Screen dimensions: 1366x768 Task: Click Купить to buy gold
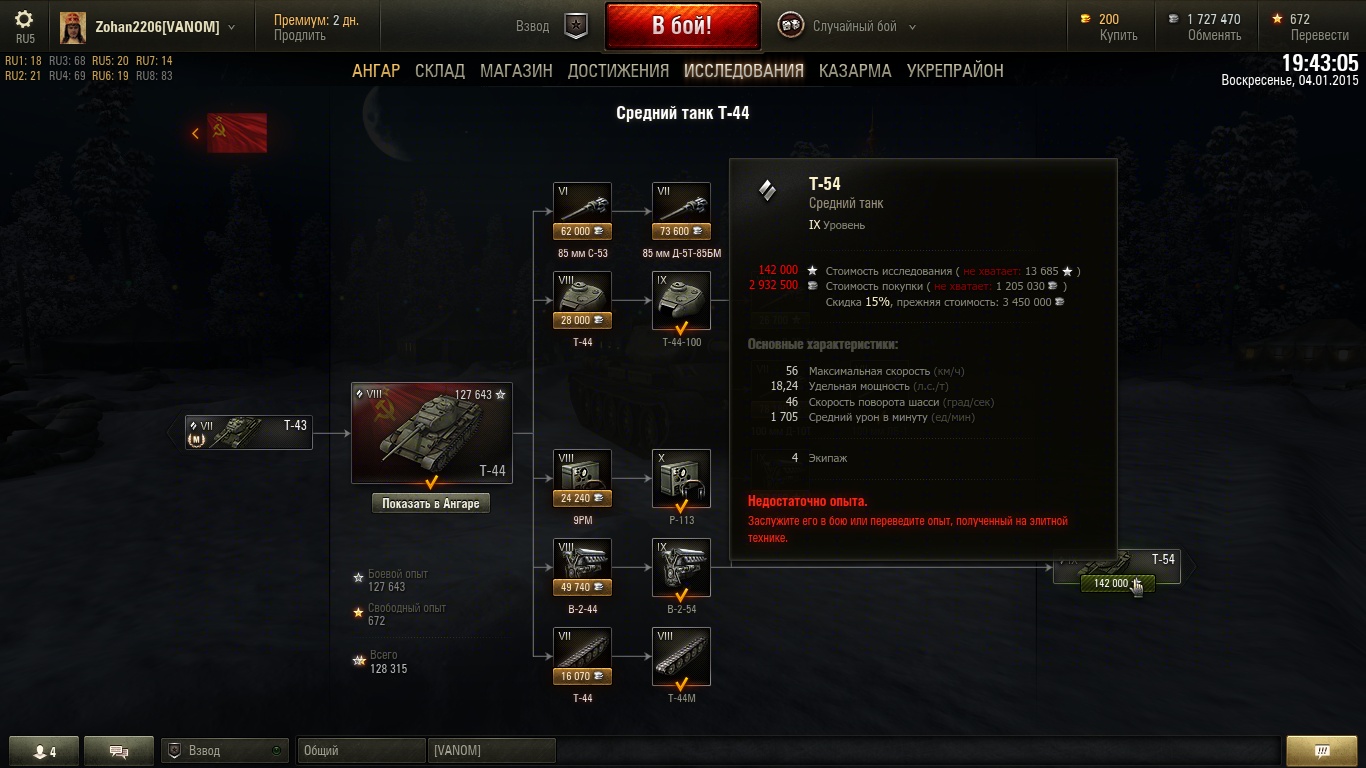[1119, 36]
